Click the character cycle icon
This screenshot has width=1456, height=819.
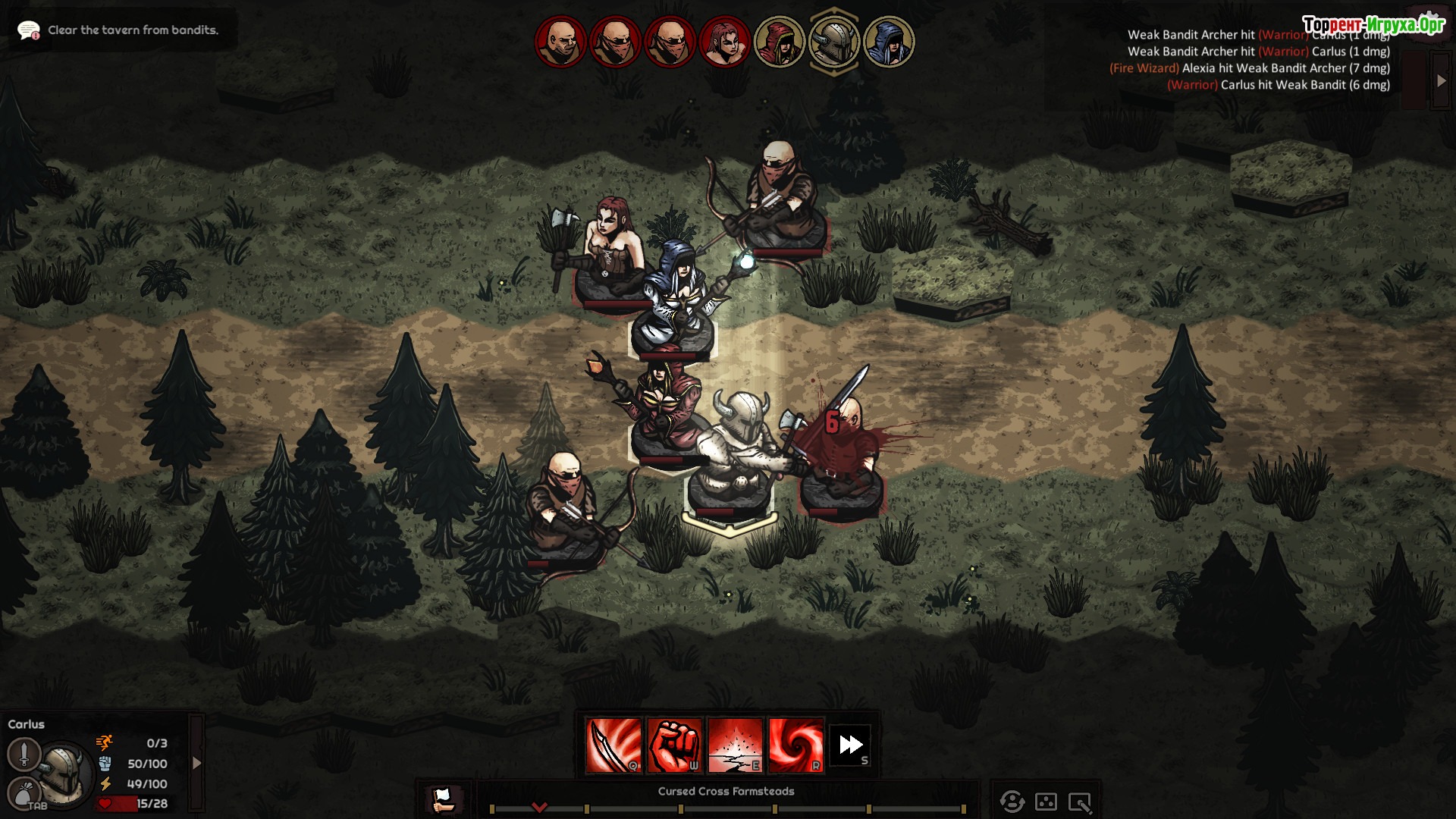click(1012, 802)
